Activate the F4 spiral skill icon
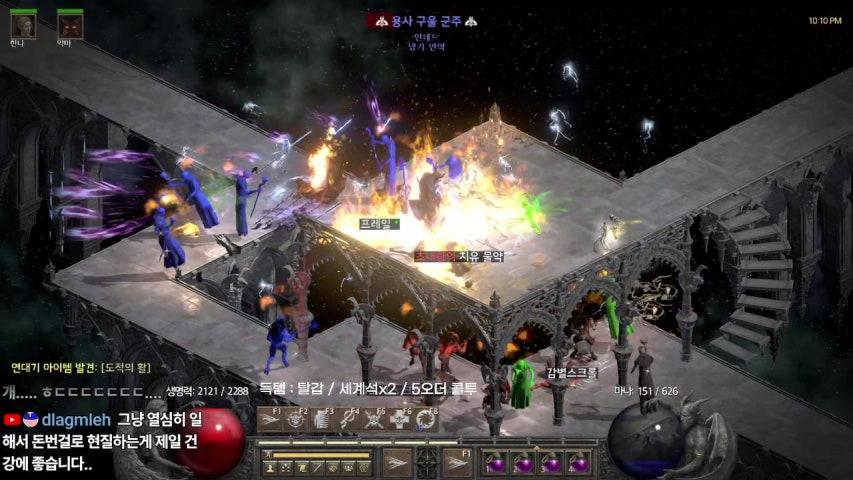 point(348,420)
